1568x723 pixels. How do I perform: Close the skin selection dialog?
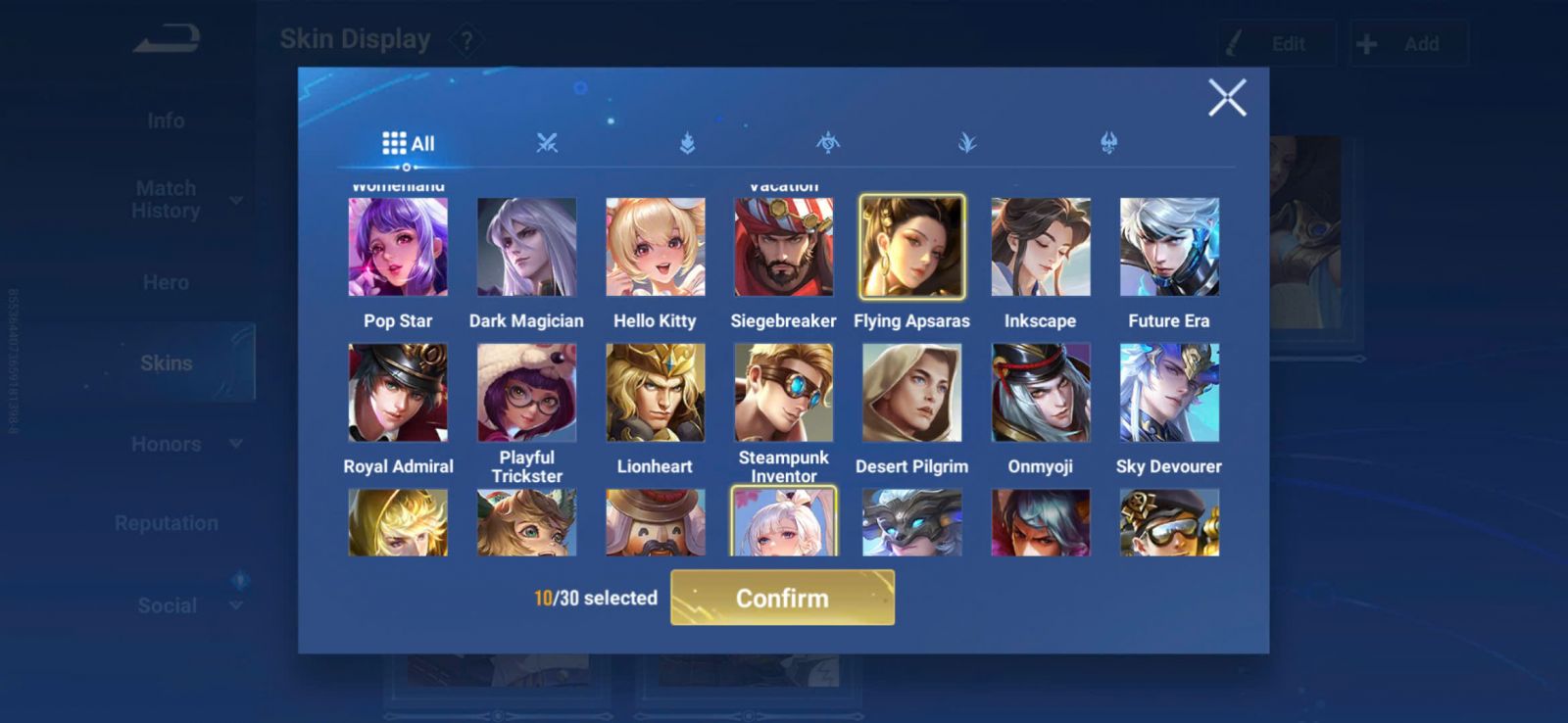[x=1227, y=98]
